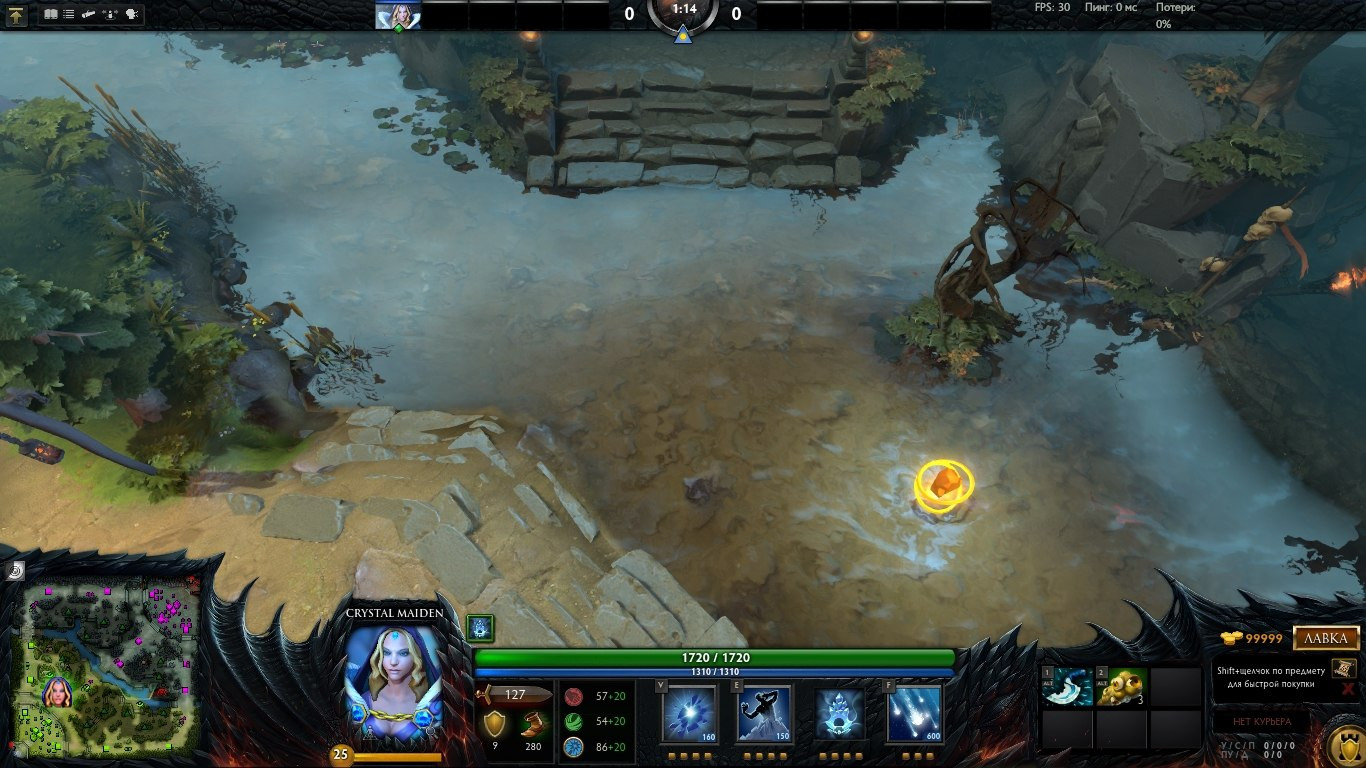Toggle the voice chat head icon
Screen dimensions: 1366x768
(x=130, y=13)
